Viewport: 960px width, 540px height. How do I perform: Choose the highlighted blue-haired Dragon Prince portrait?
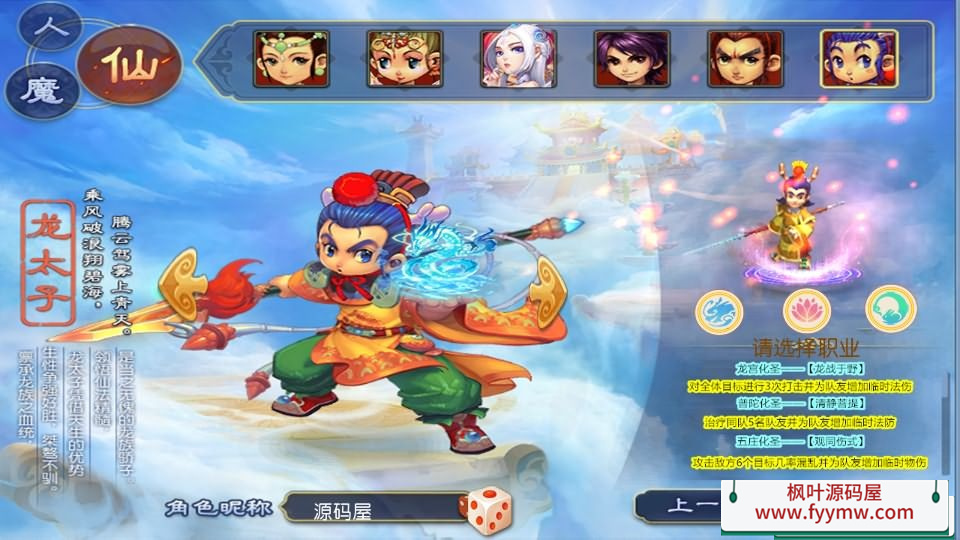(858, 59)
